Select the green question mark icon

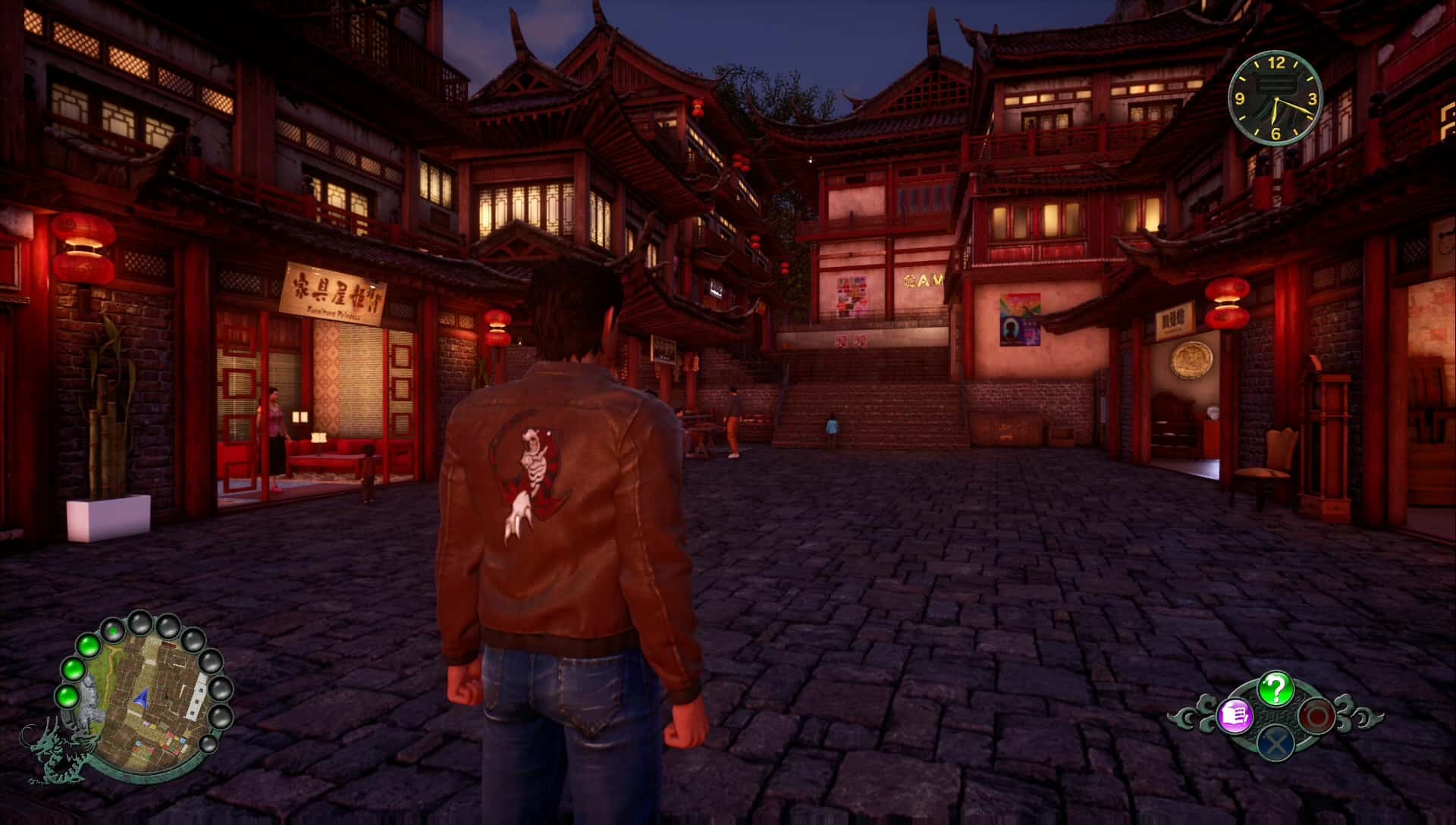[x=1276, y=689]
